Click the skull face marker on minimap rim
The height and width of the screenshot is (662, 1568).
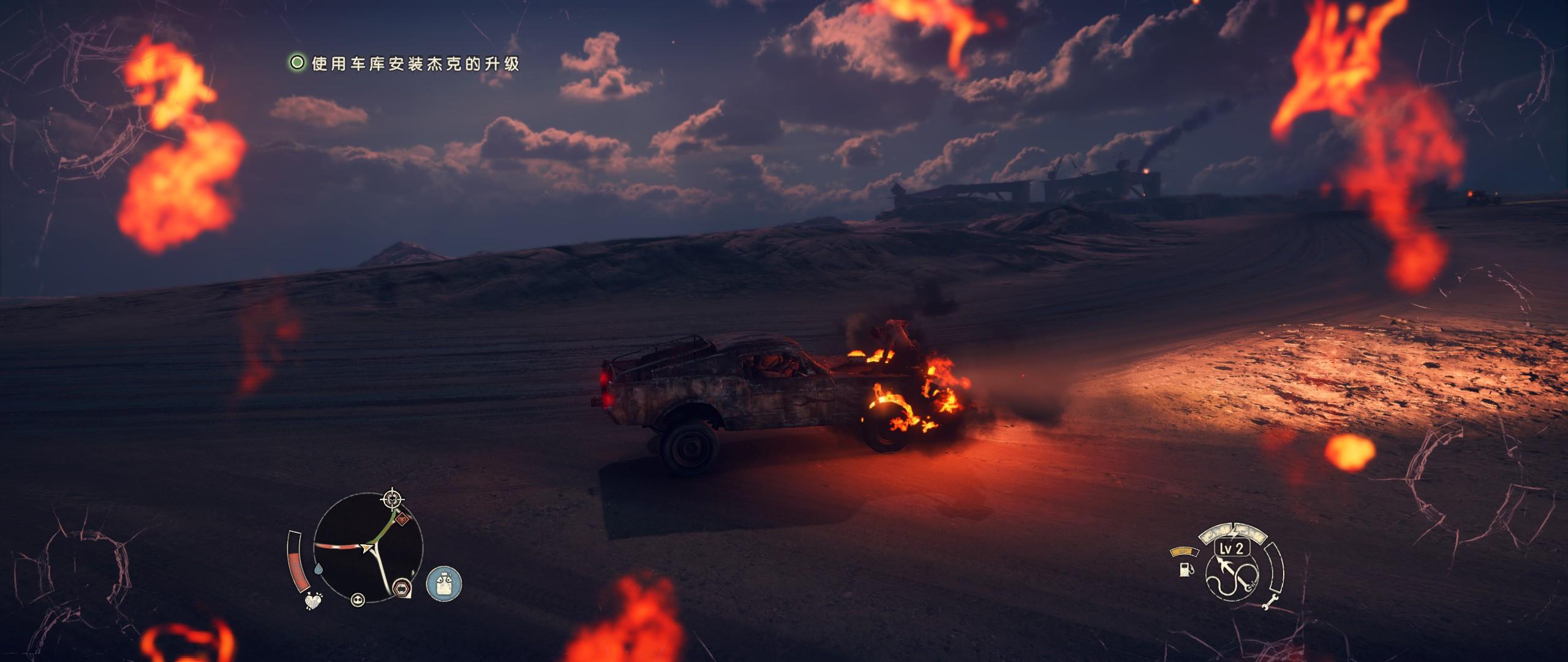click(x=357, y=599)
